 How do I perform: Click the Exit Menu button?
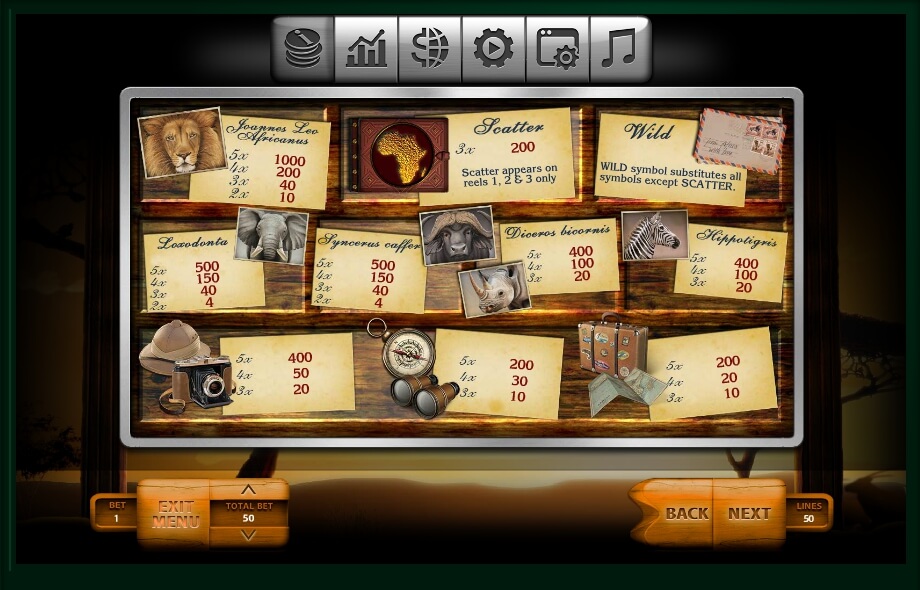175,514
